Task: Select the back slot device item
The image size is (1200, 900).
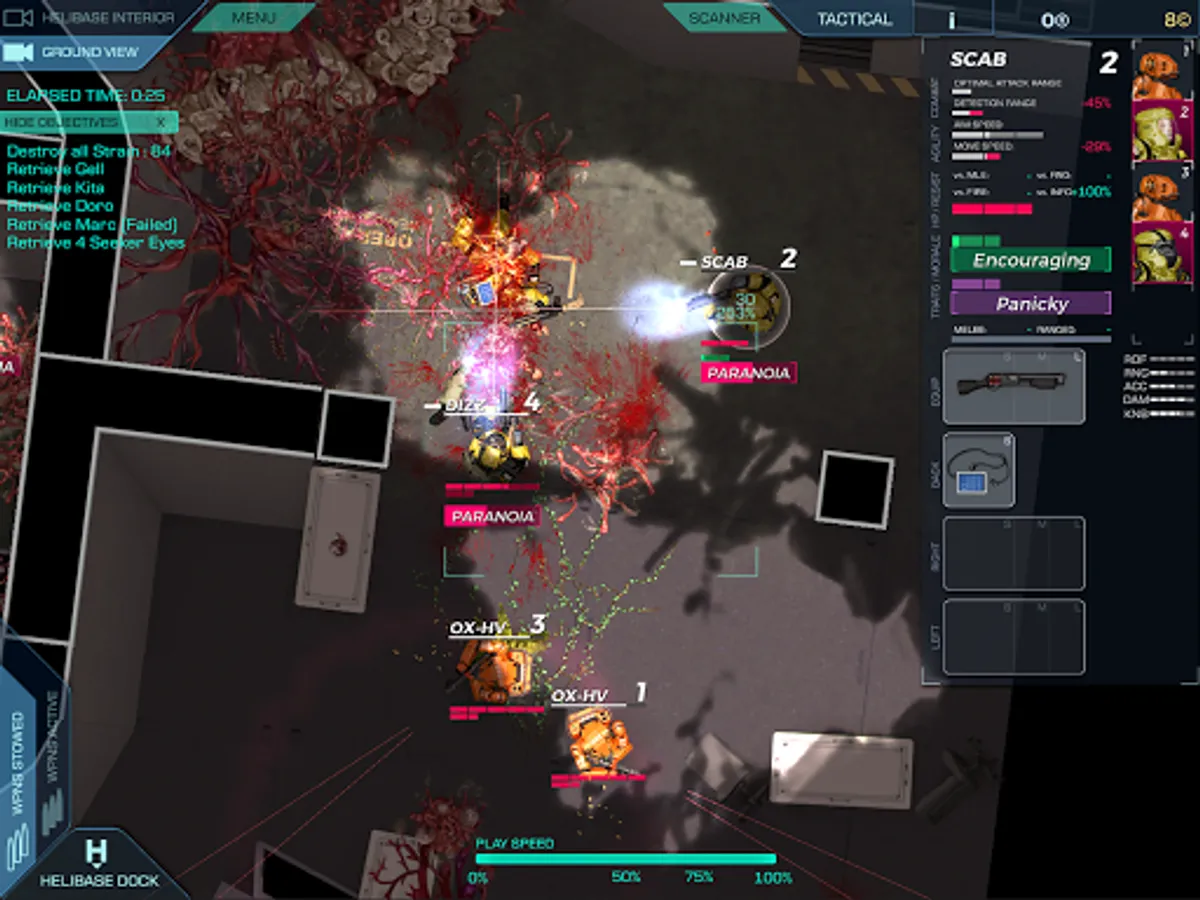Action: [x=978, y=470]
